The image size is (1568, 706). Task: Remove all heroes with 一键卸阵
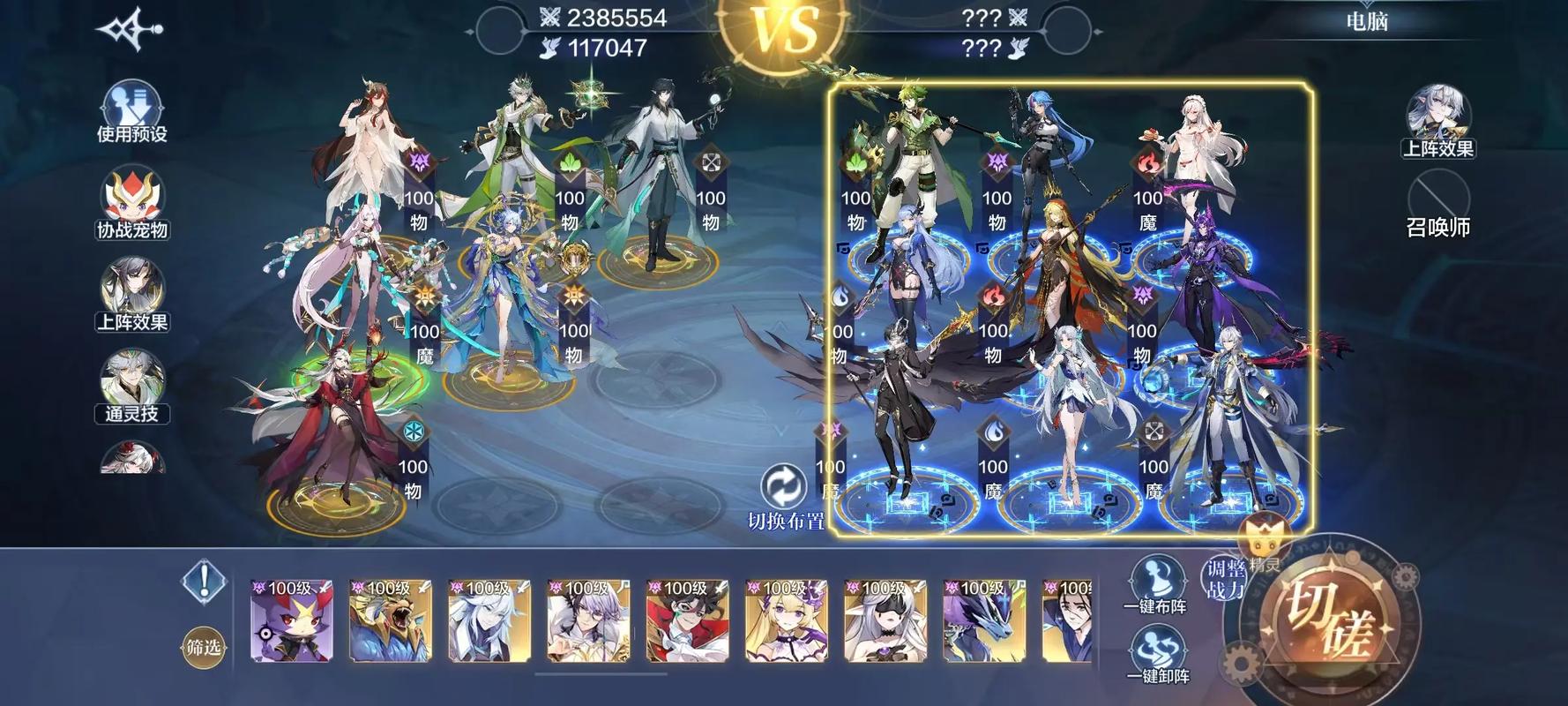[1156, 654]
